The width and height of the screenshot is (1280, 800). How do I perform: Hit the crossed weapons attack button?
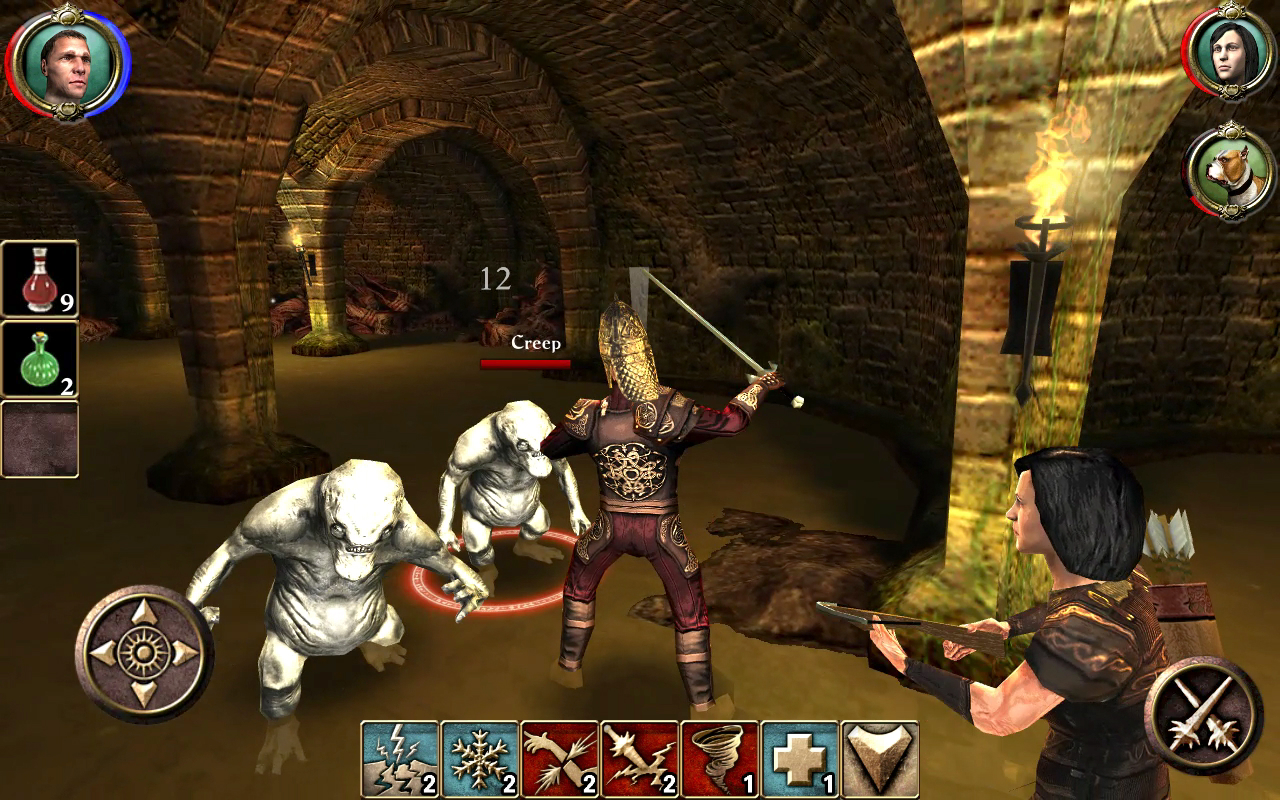click(x=1203, y=714)
